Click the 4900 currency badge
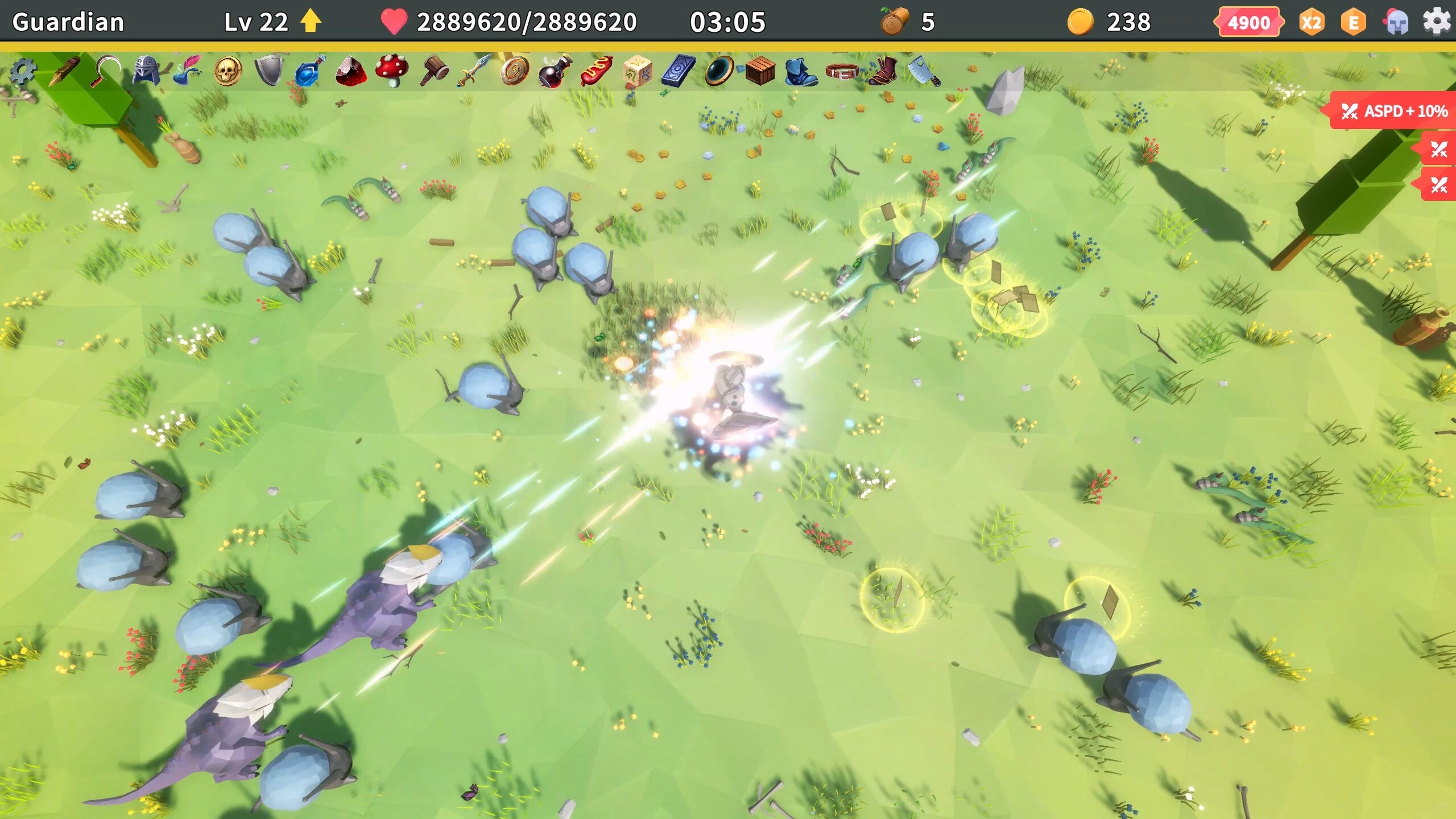This screenshot has height=819, width=1456. tap(1248, 23)
